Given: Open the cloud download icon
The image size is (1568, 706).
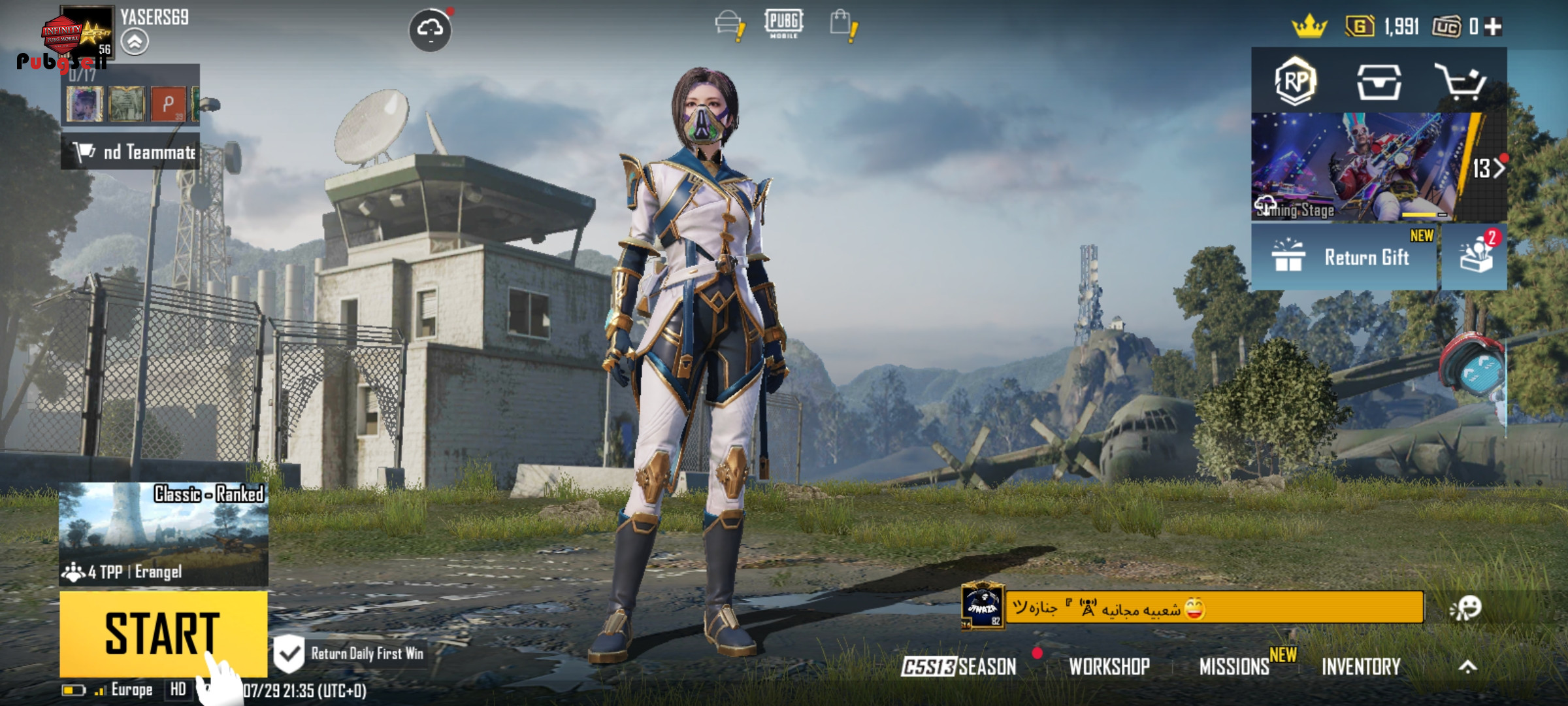Looking at the screenshot, I should click(x=430, y=29).
